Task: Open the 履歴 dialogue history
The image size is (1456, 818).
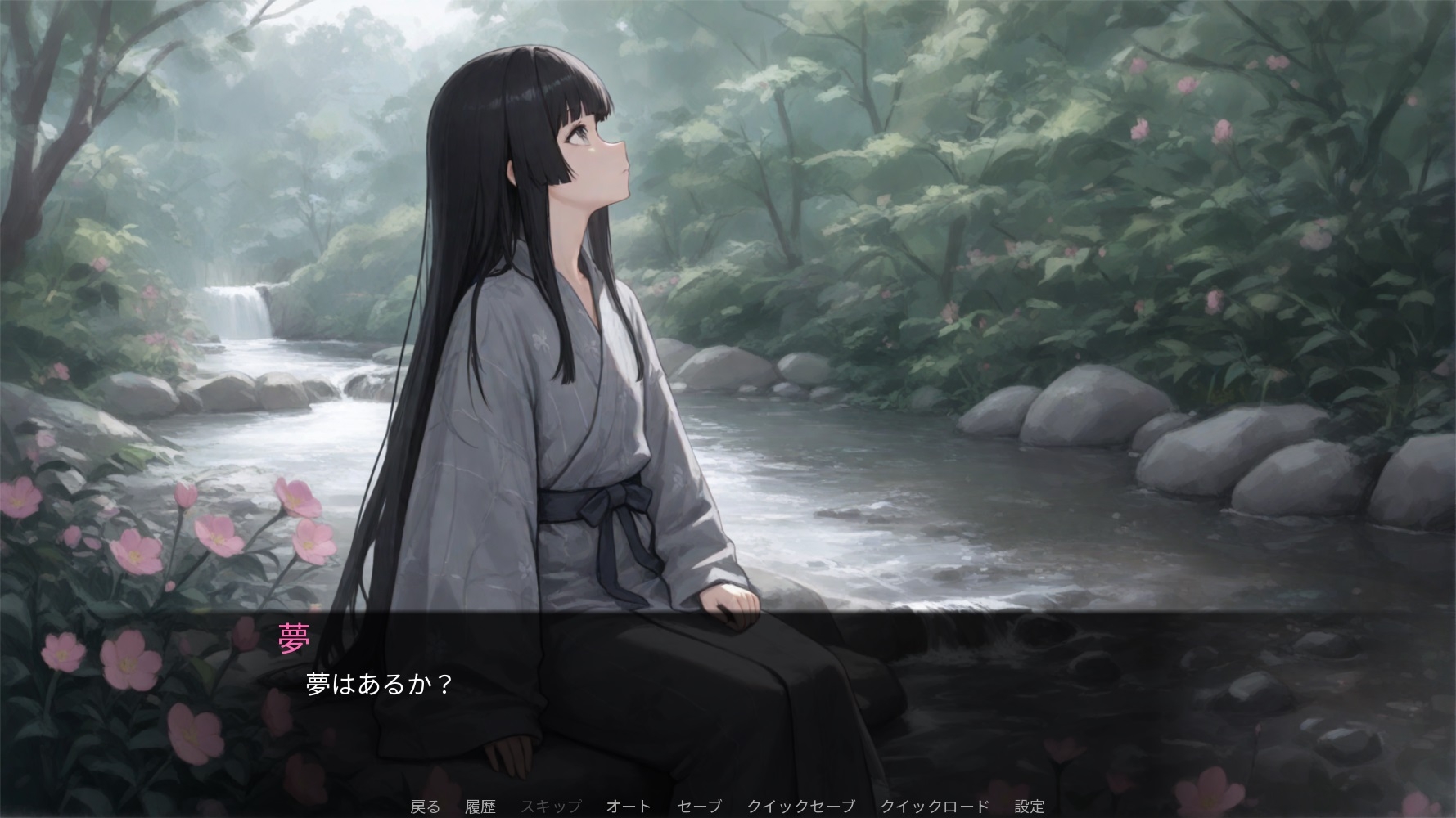Action: tap(480, 807)
